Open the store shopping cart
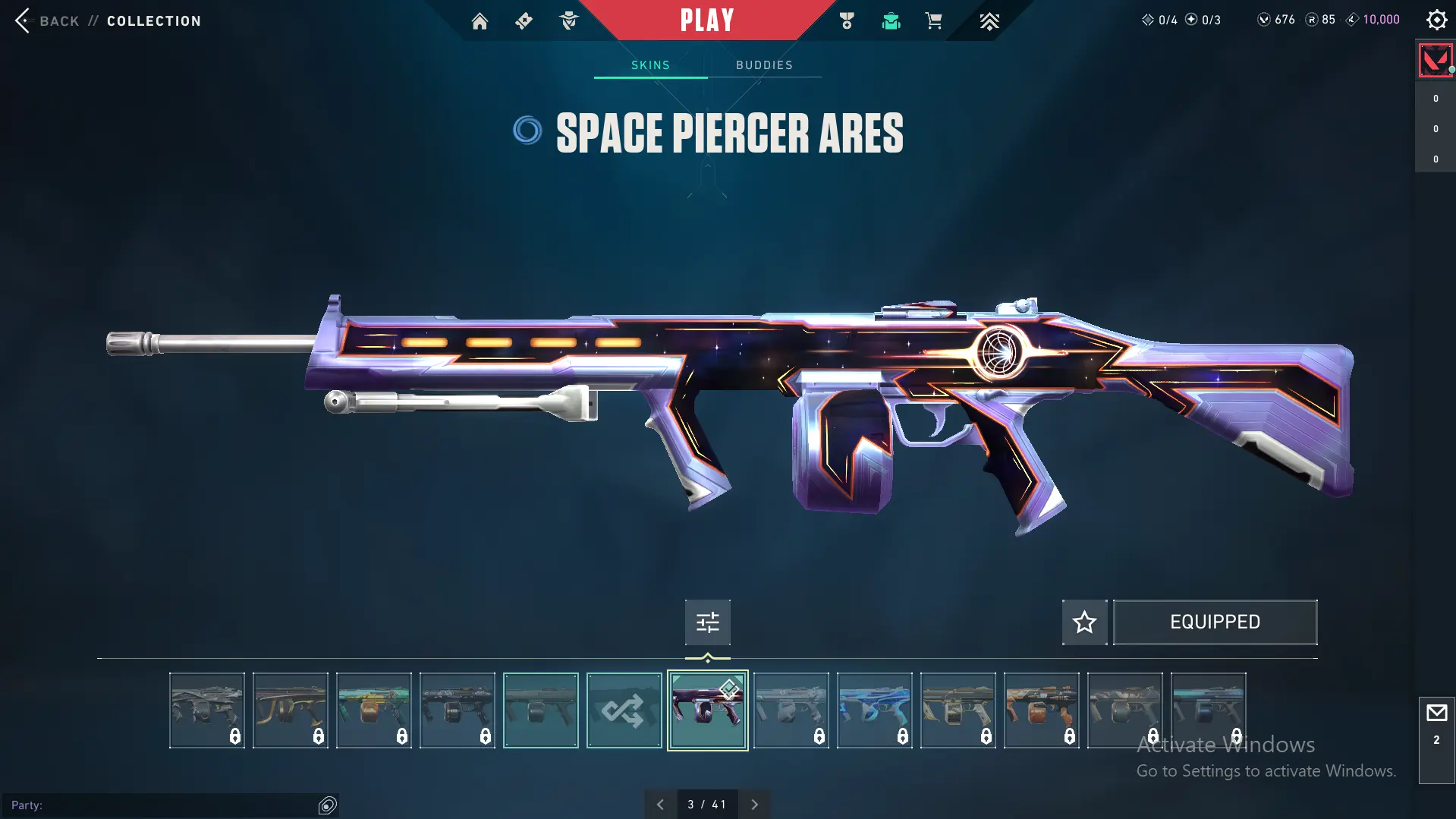The width and height of the screenshot is (1456, 819). point(933,21)
